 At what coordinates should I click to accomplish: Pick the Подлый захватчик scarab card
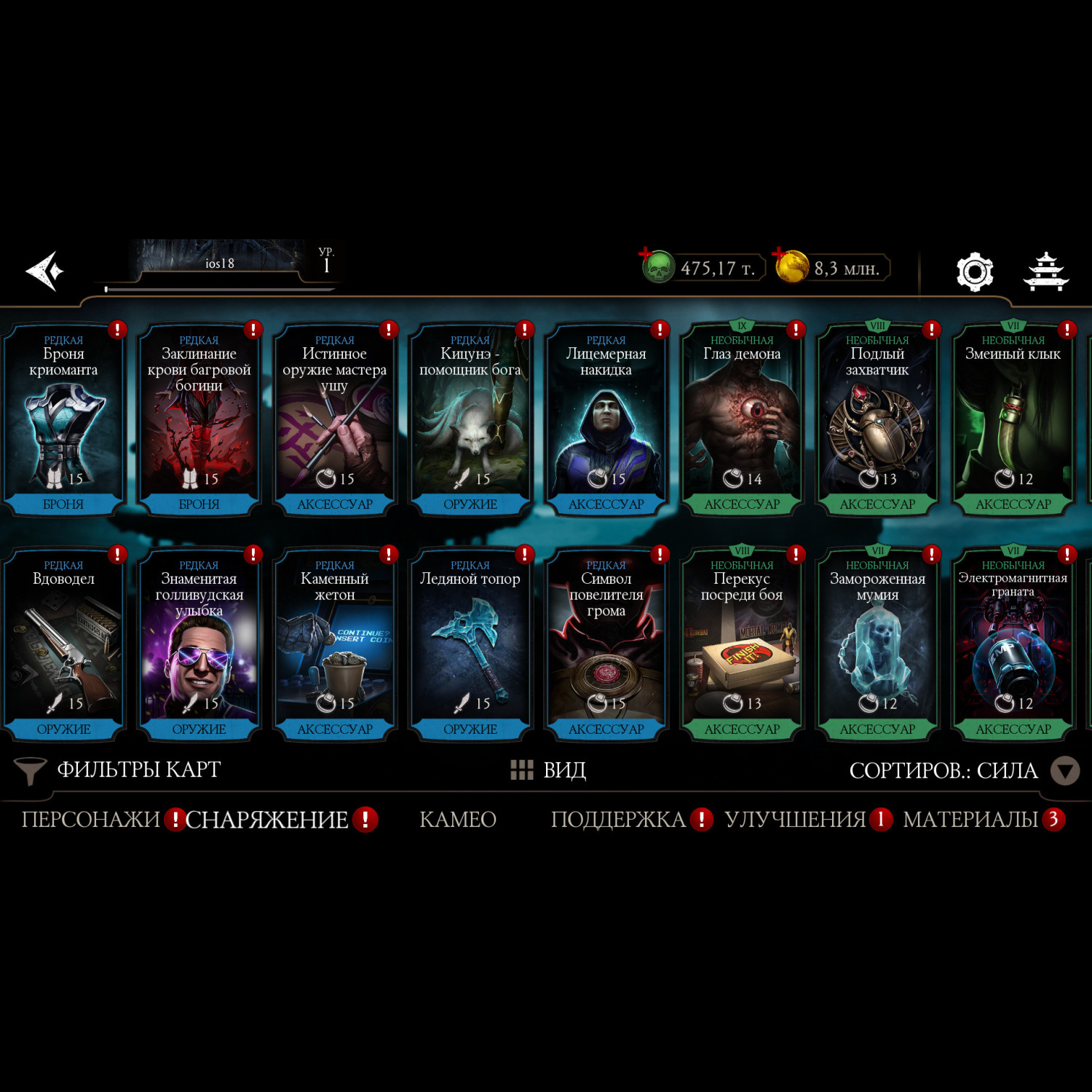877,420
